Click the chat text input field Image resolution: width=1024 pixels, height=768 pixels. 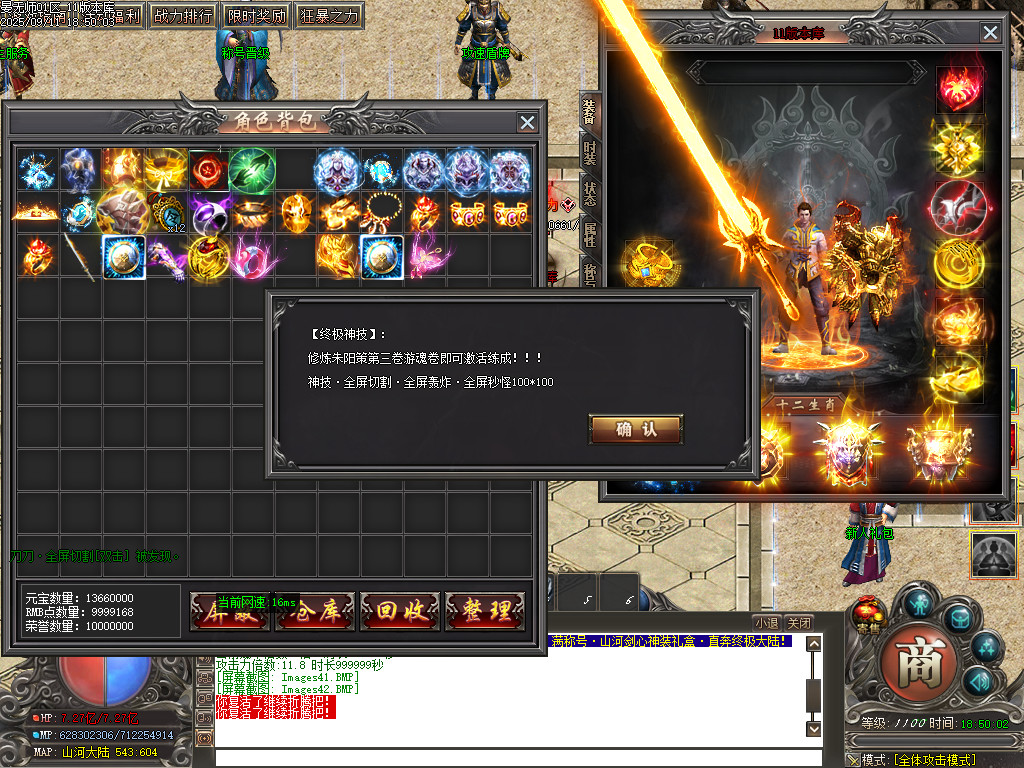click(510, 757)
